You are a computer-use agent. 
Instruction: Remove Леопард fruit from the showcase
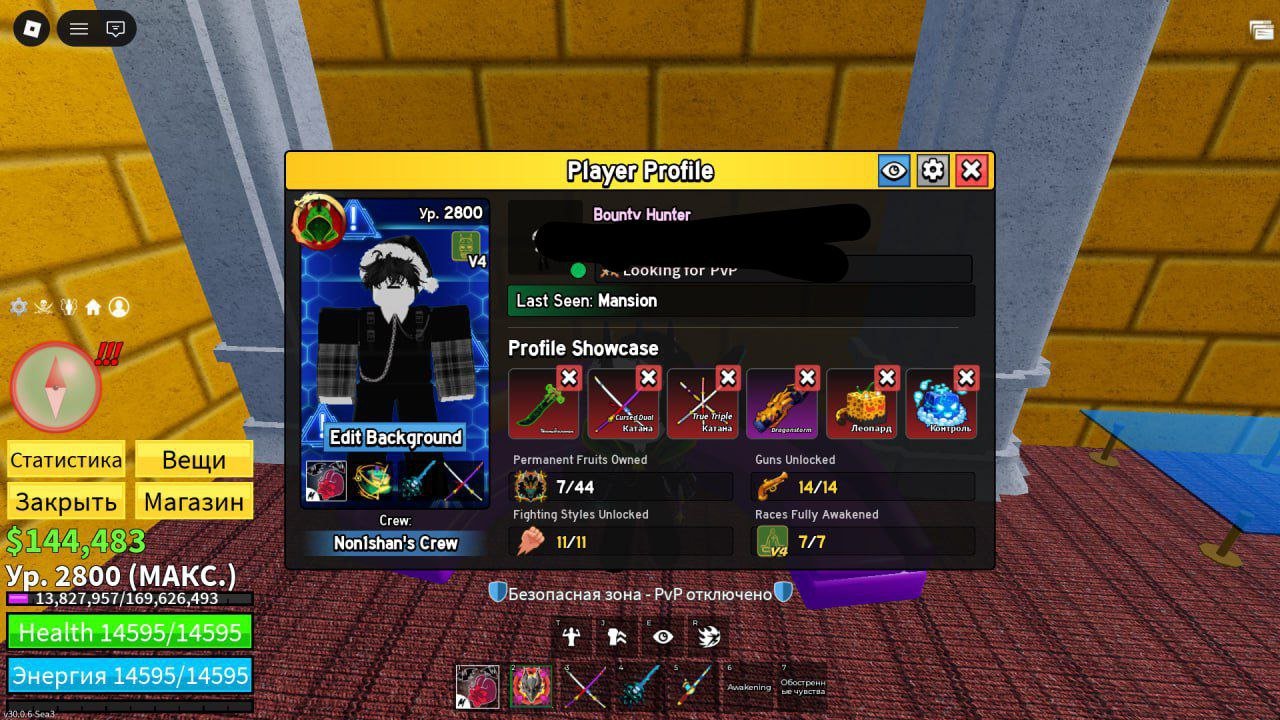[x=887, y=377]
